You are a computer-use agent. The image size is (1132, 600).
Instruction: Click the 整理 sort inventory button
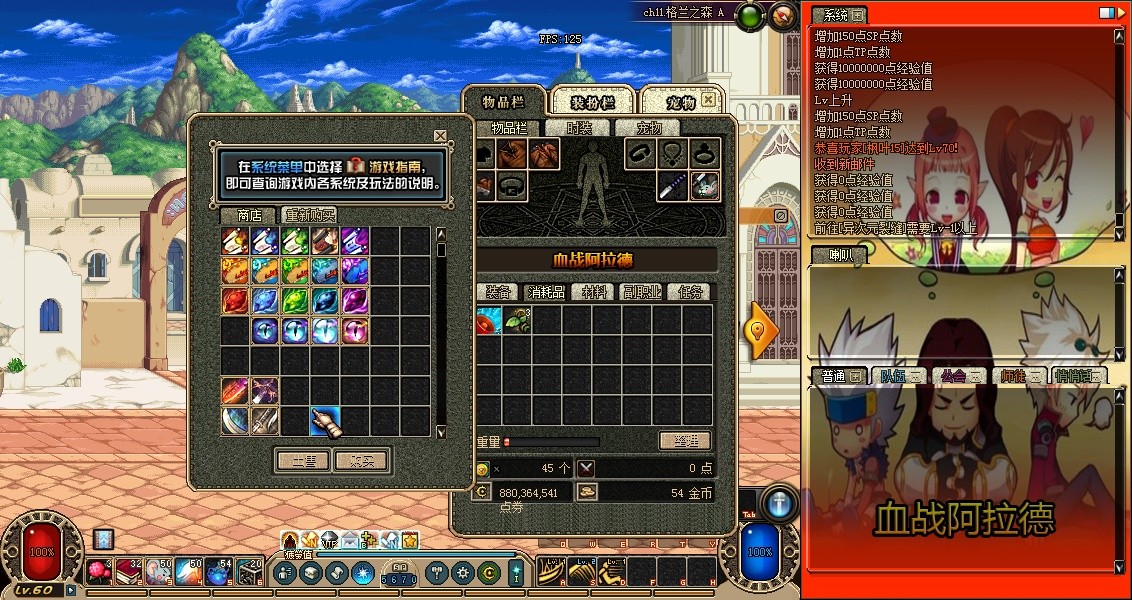[685, 441]
